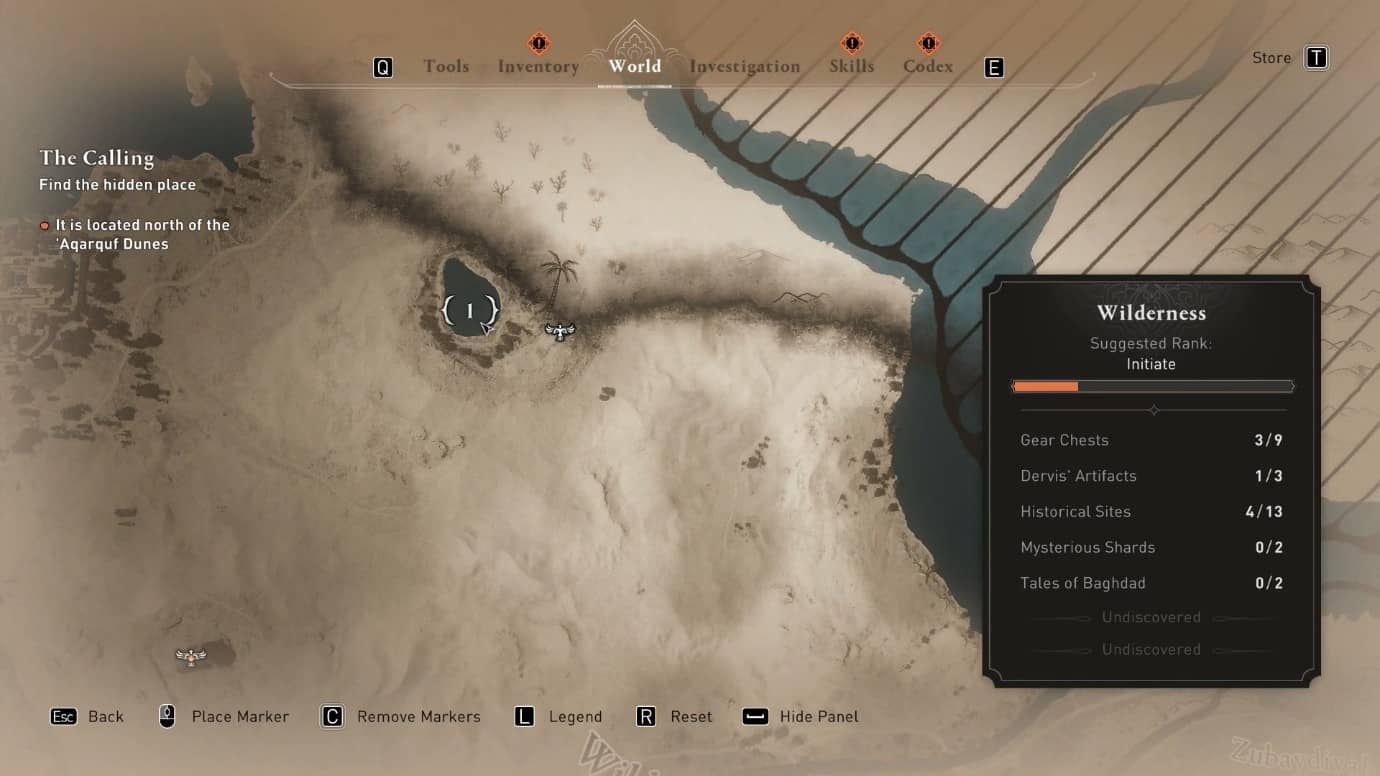
Task: Open the World map tab
Action: point(634,66)
